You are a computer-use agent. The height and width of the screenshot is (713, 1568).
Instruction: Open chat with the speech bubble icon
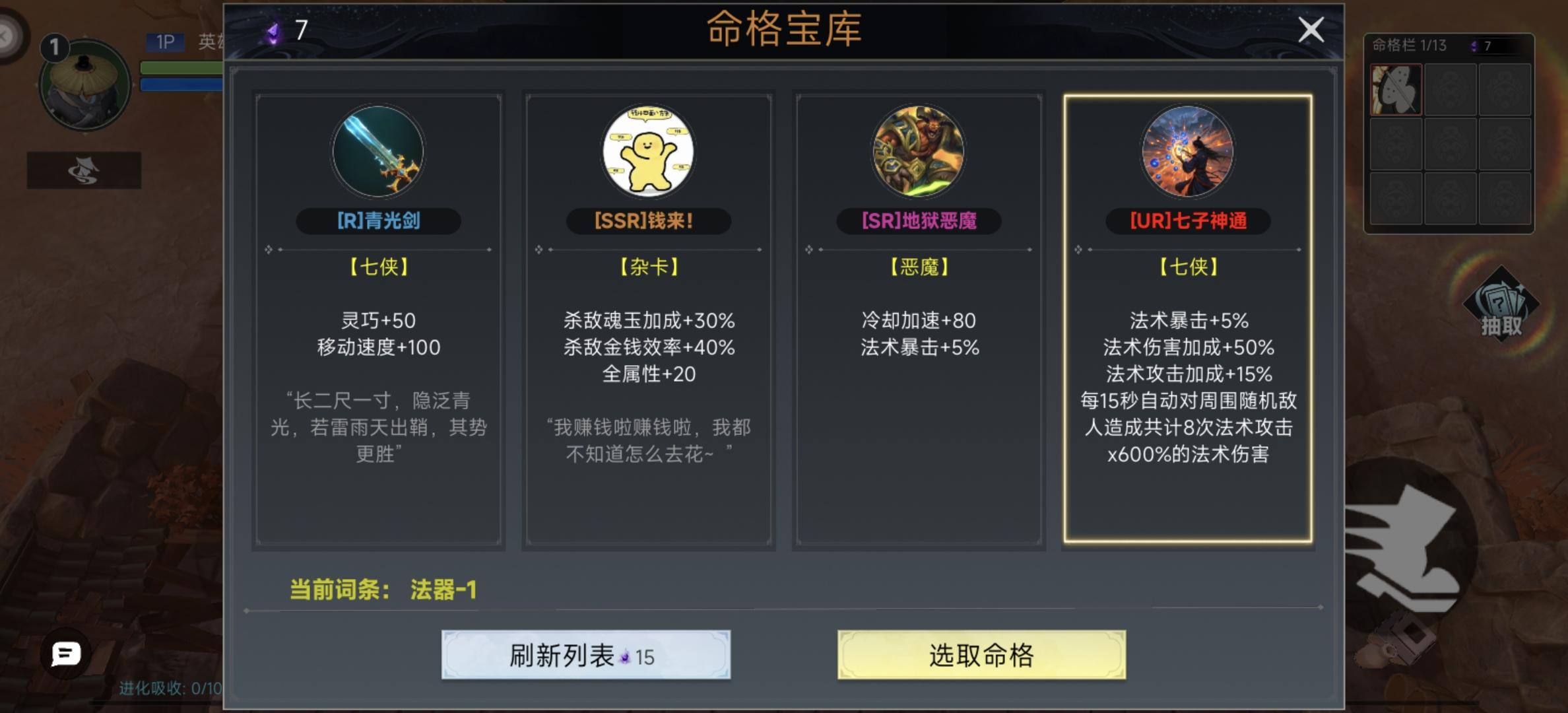[64, 654]
